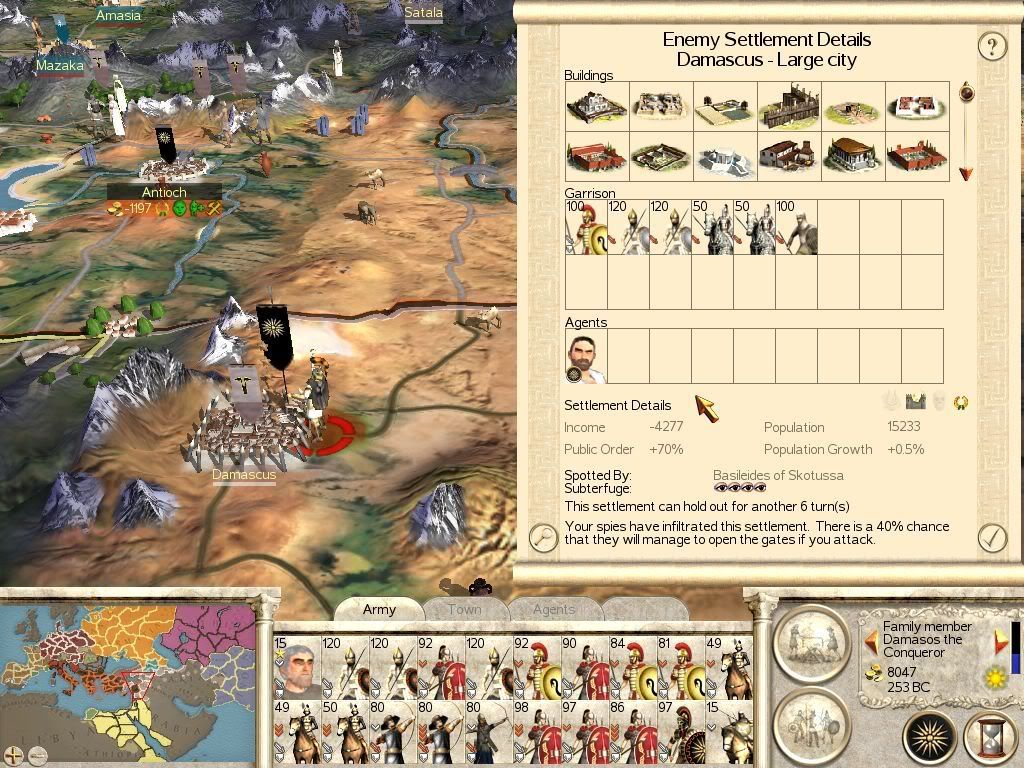Confirm with the checkmark button on the scroll
1024x768 pixels.
991,537
